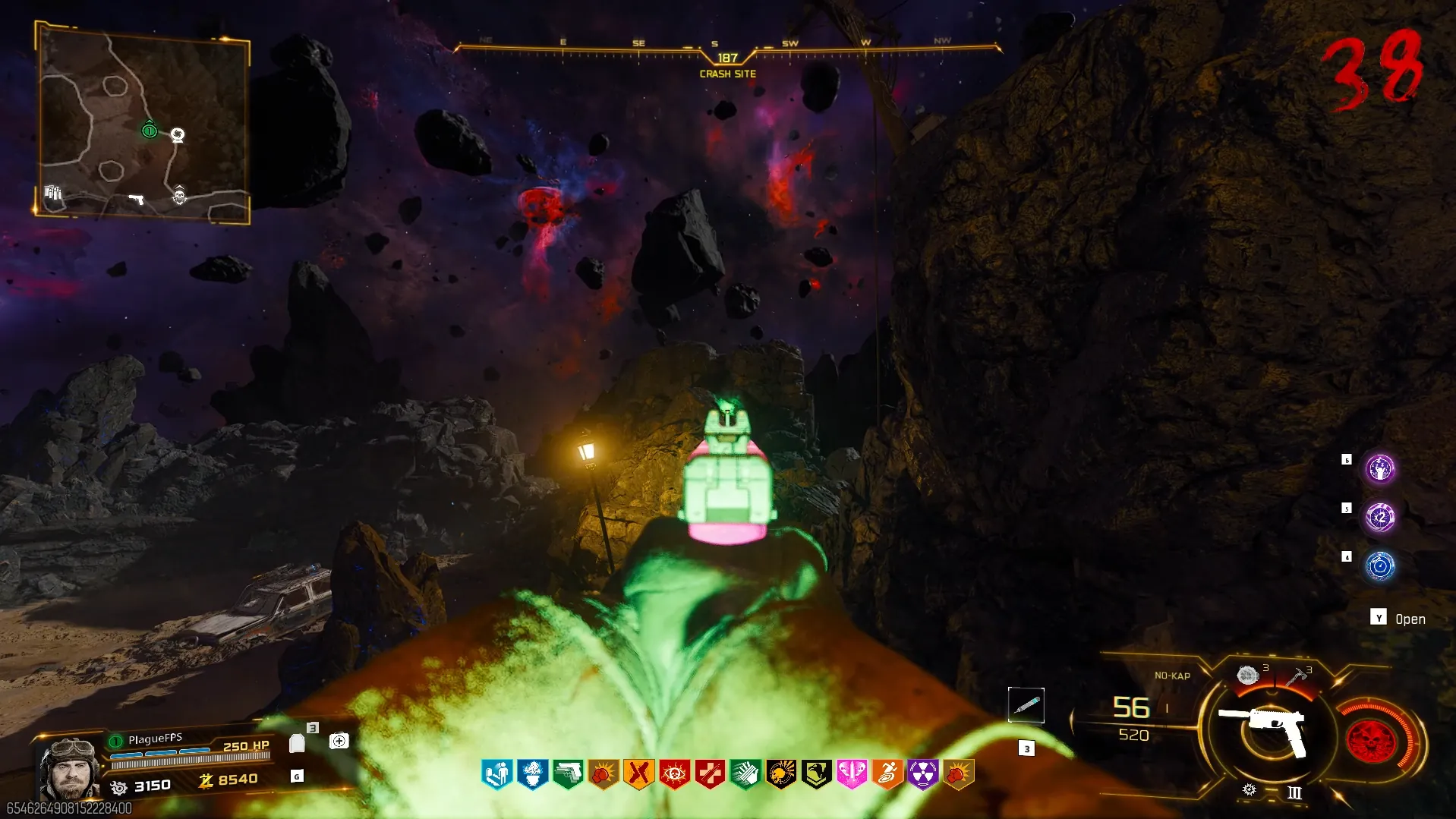The image size is (1456, 819).
Task: Select the black eagle perk icon
Action: (x=816, y=775)
